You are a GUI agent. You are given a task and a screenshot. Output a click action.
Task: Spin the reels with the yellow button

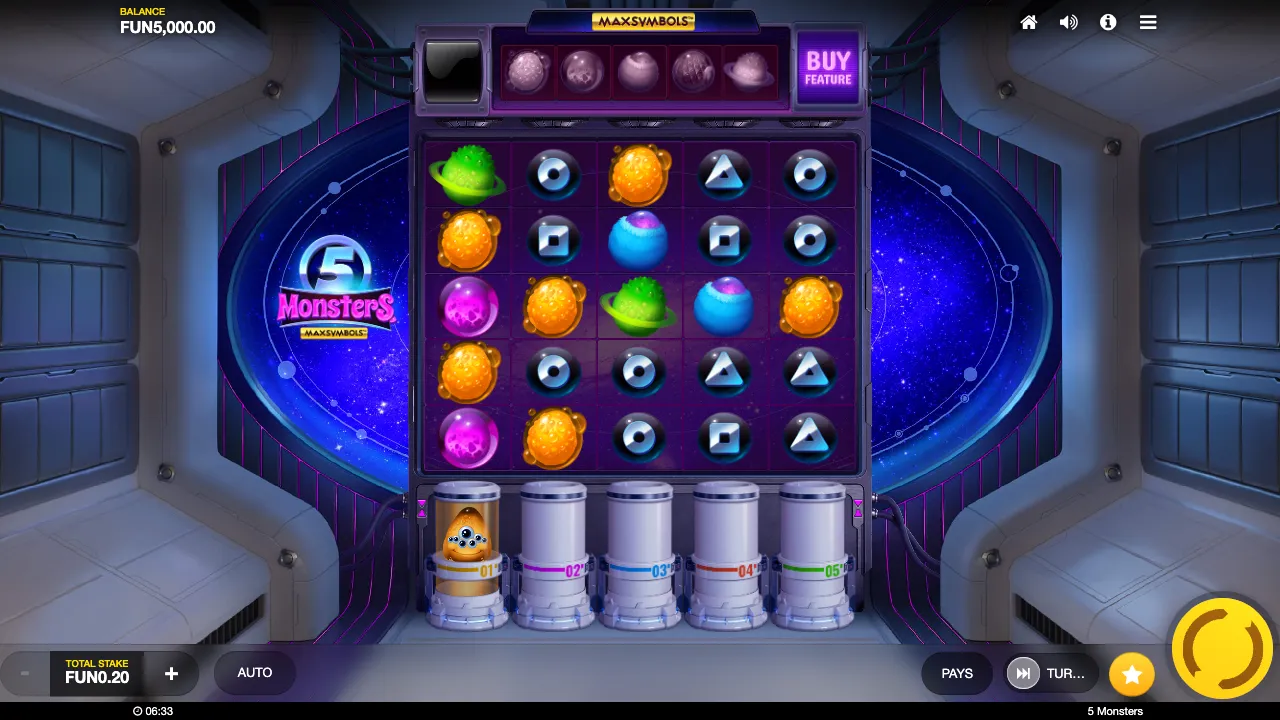(x=1221, y=648)
